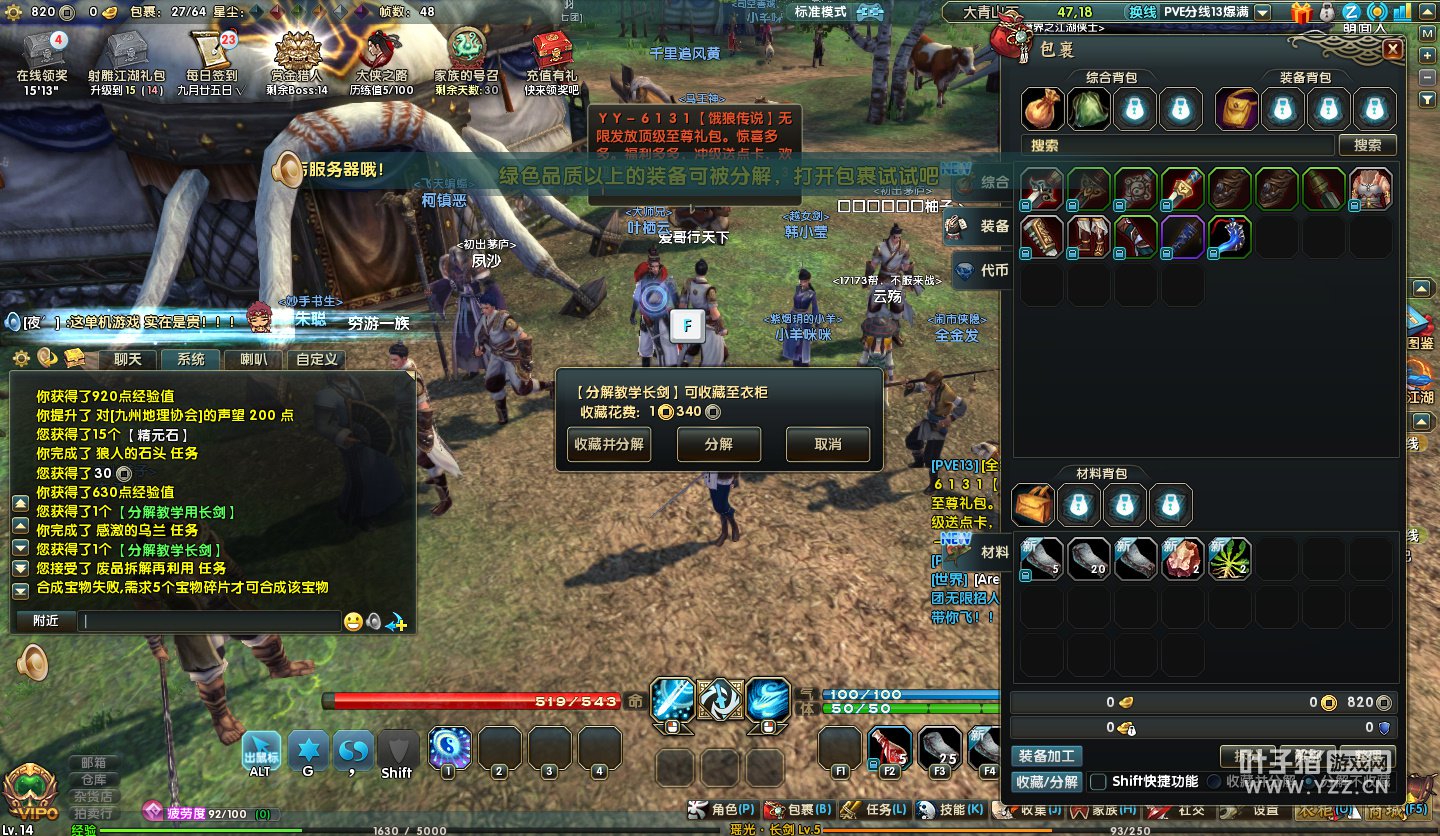Toggle the Shift快捷功能 checkbox
Screen dimensions: 1440x836
1098,781
